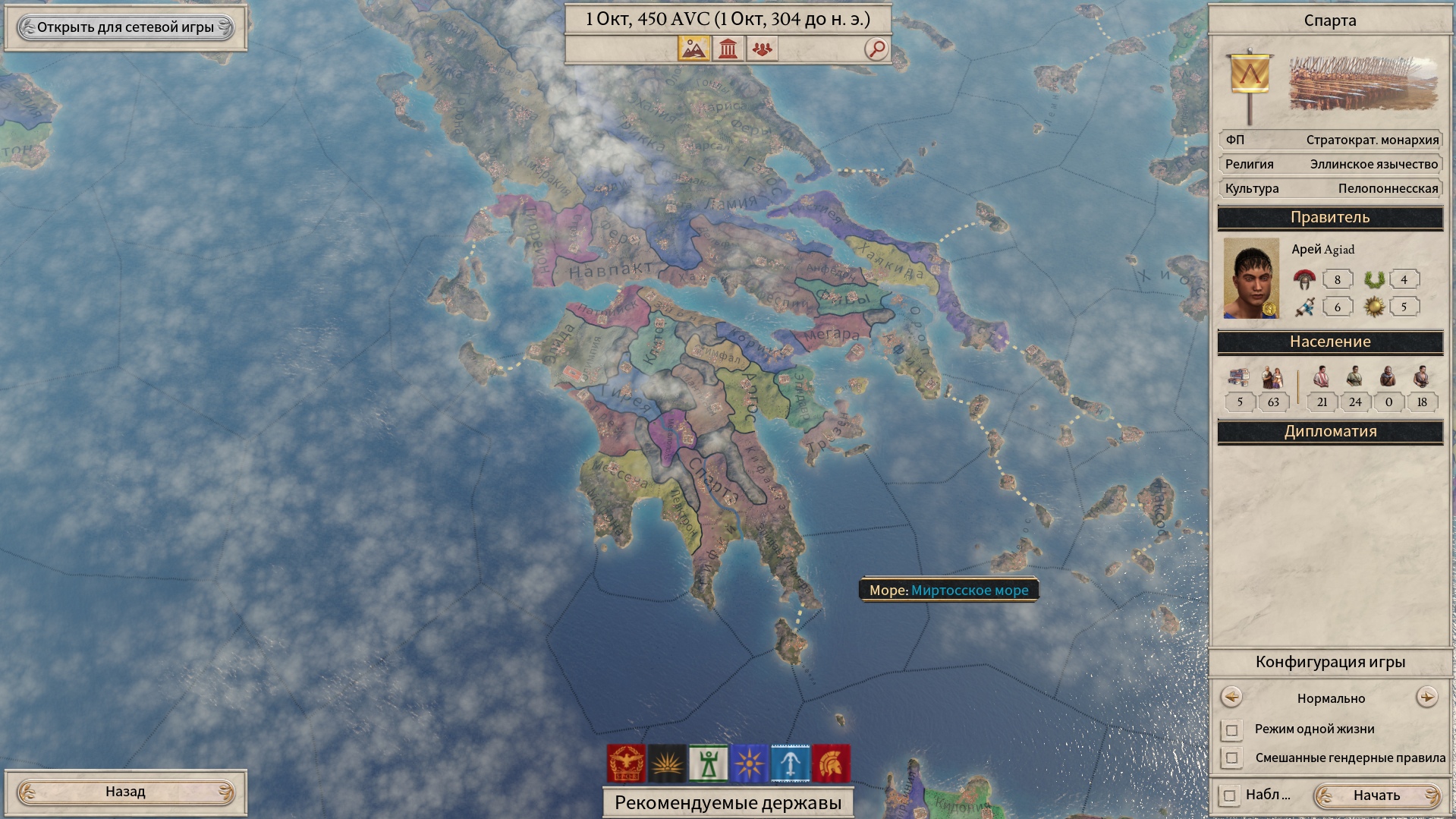Select the black flag with golden sunburst

click(x=667, y=763)
